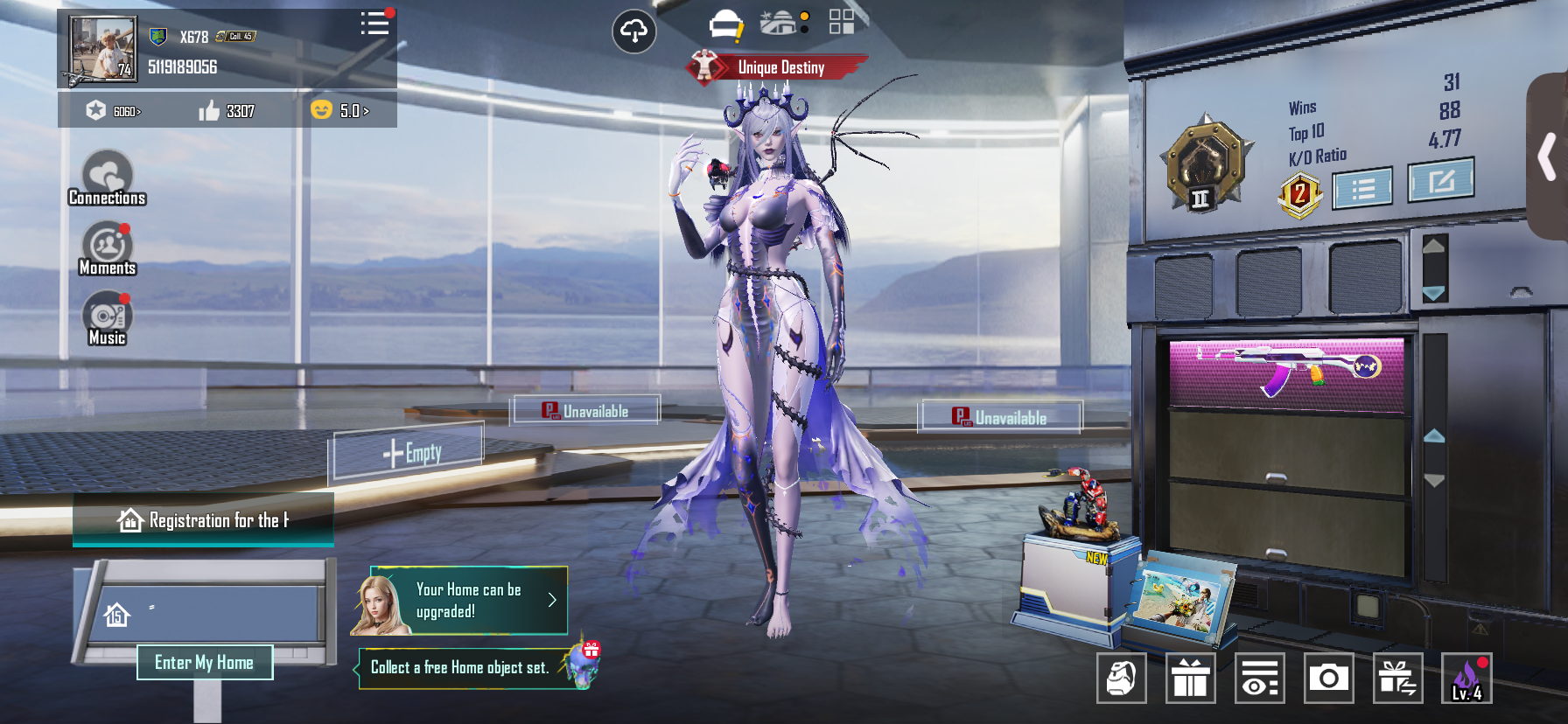
Task: Open the Home upgrade notification
Action: tap(460, 601)
